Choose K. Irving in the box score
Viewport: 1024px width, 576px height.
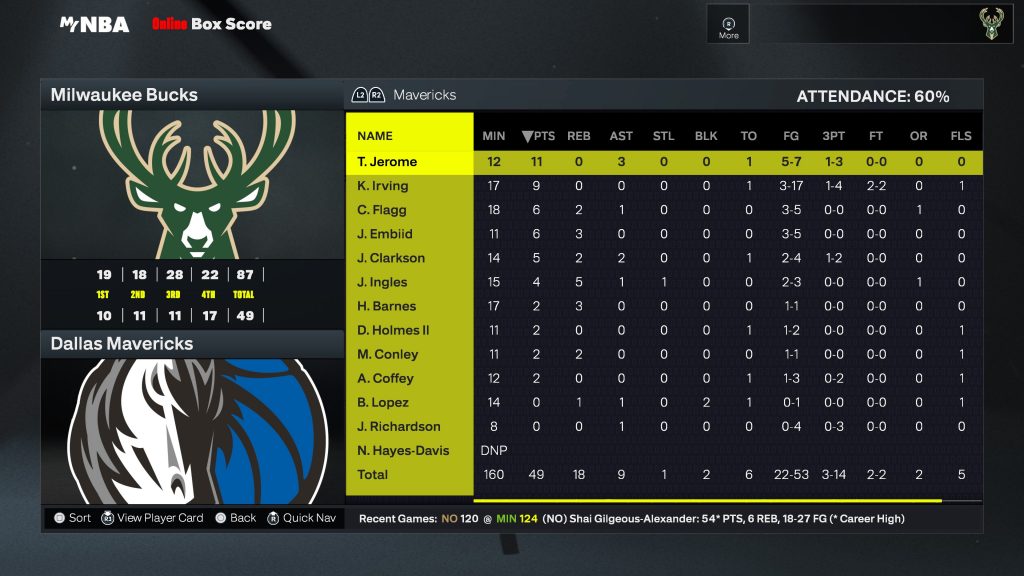pos(383,186)
